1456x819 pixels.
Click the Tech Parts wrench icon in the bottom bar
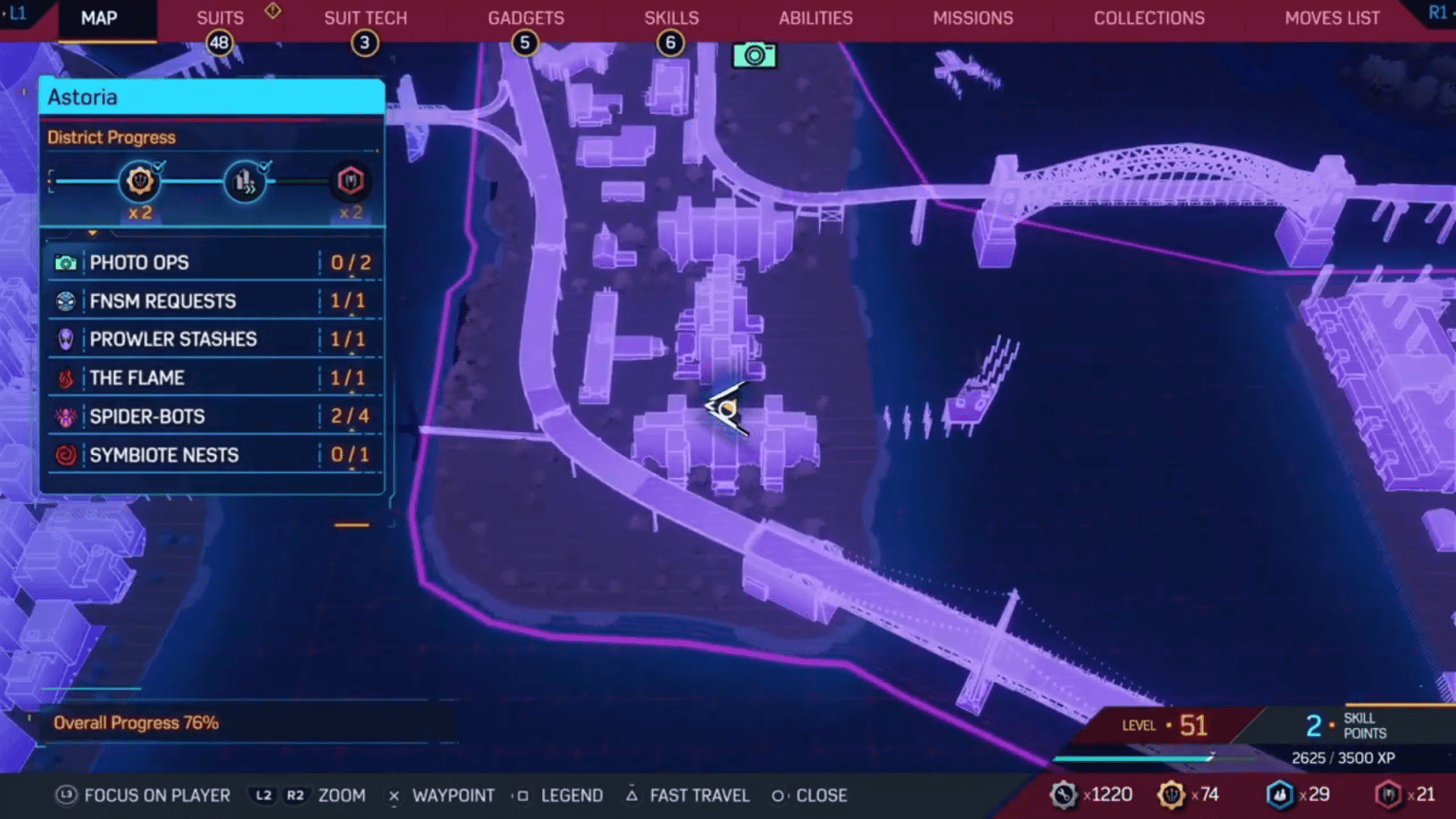(1064, 795)
